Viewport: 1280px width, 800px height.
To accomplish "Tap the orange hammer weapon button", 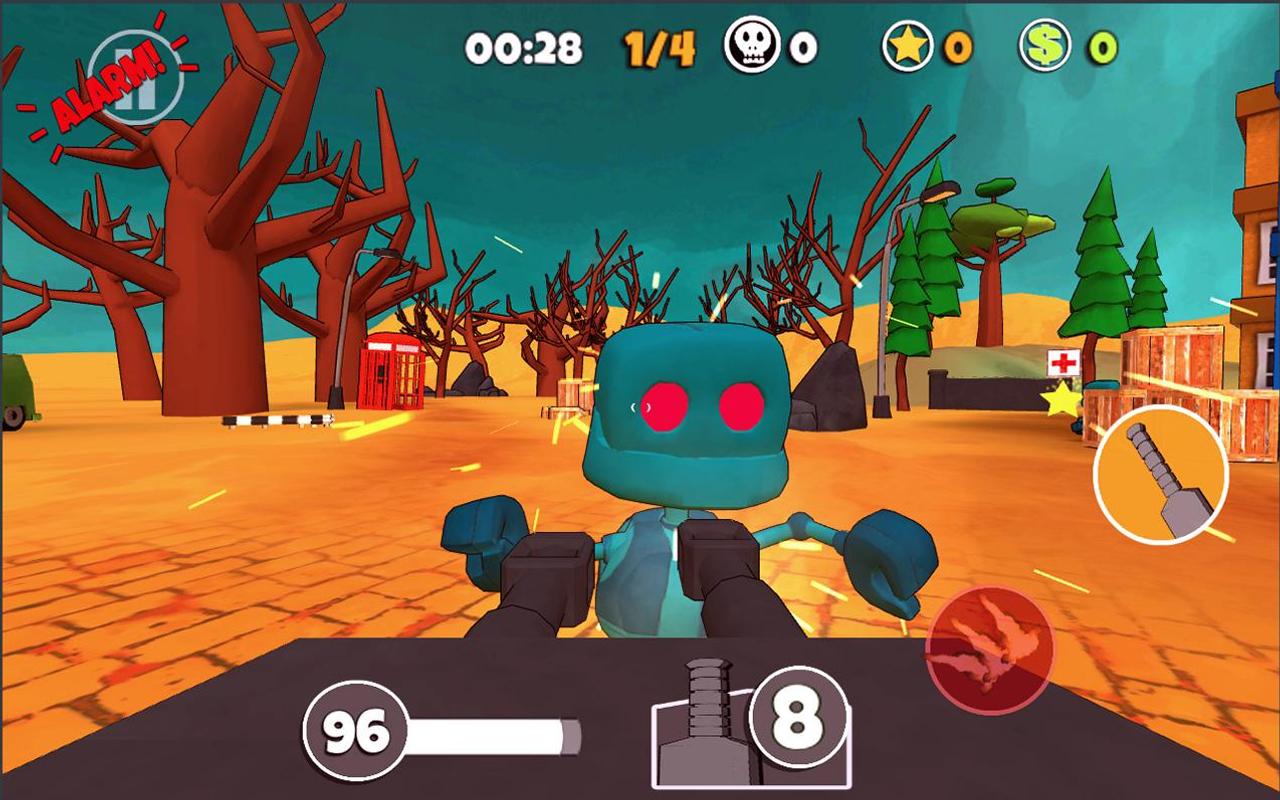I will point(1160,474).
